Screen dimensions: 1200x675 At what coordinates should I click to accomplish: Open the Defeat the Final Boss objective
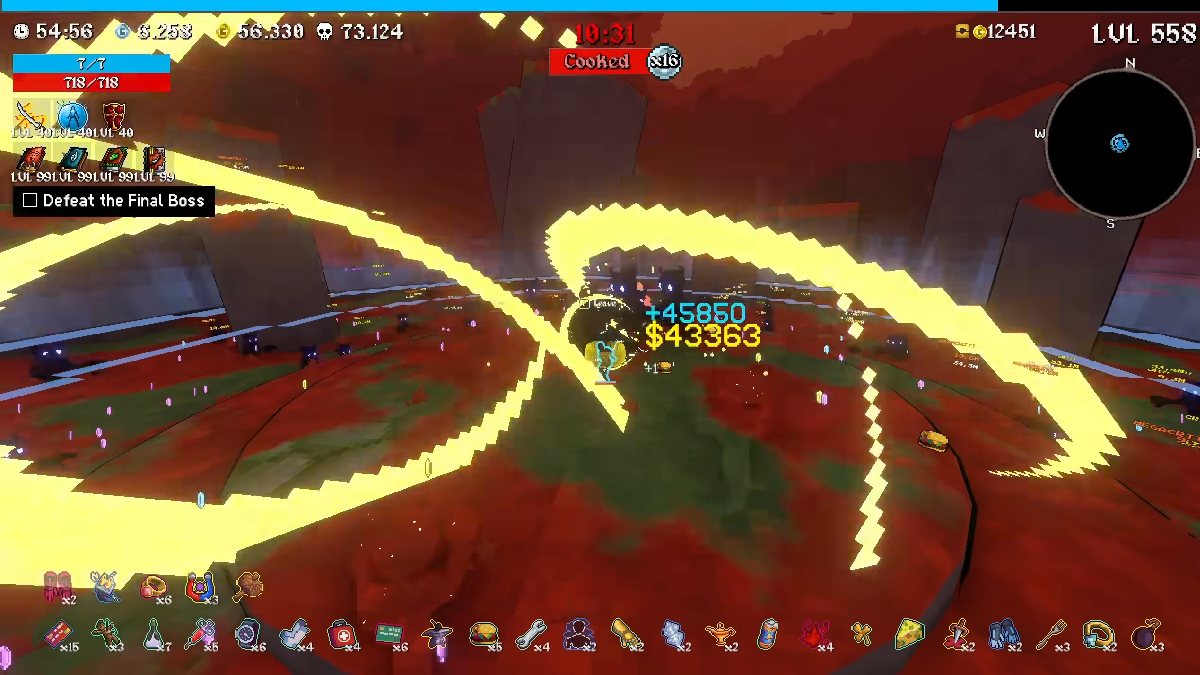point(113,200)
